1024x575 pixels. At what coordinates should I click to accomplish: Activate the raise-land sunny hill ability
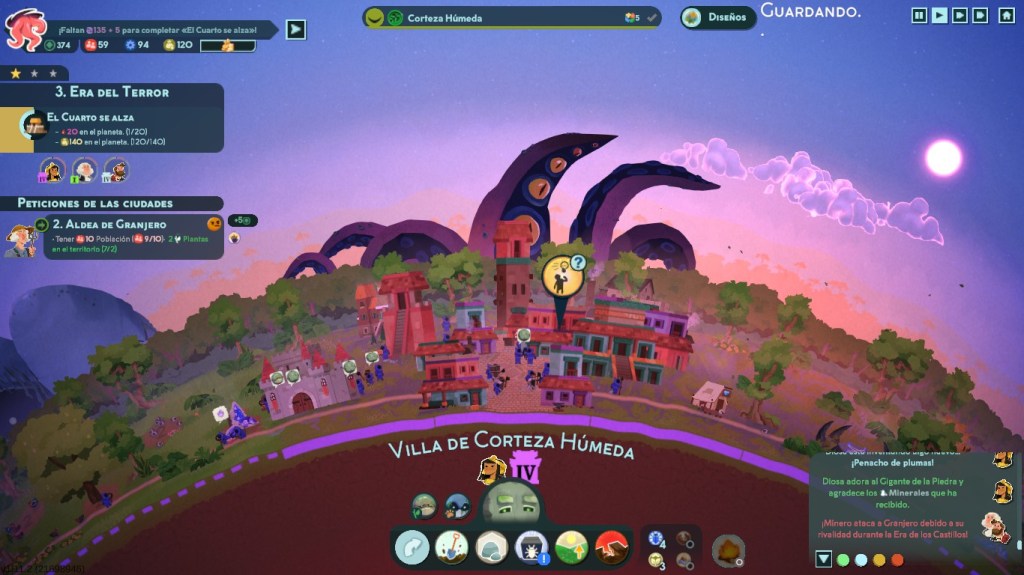pyautogui.click(x=571, y=546)
